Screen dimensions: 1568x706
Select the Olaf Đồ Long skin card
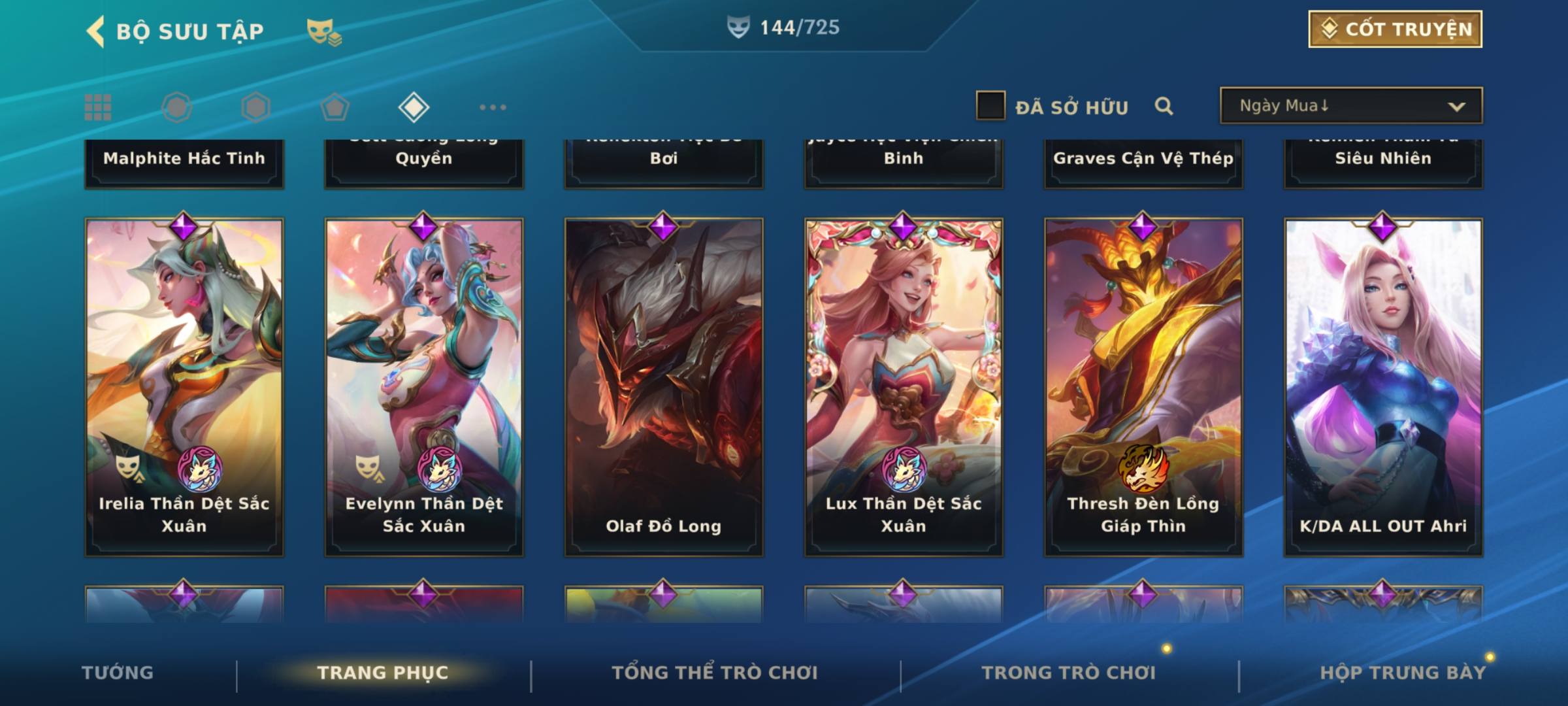tap(664, 387)
